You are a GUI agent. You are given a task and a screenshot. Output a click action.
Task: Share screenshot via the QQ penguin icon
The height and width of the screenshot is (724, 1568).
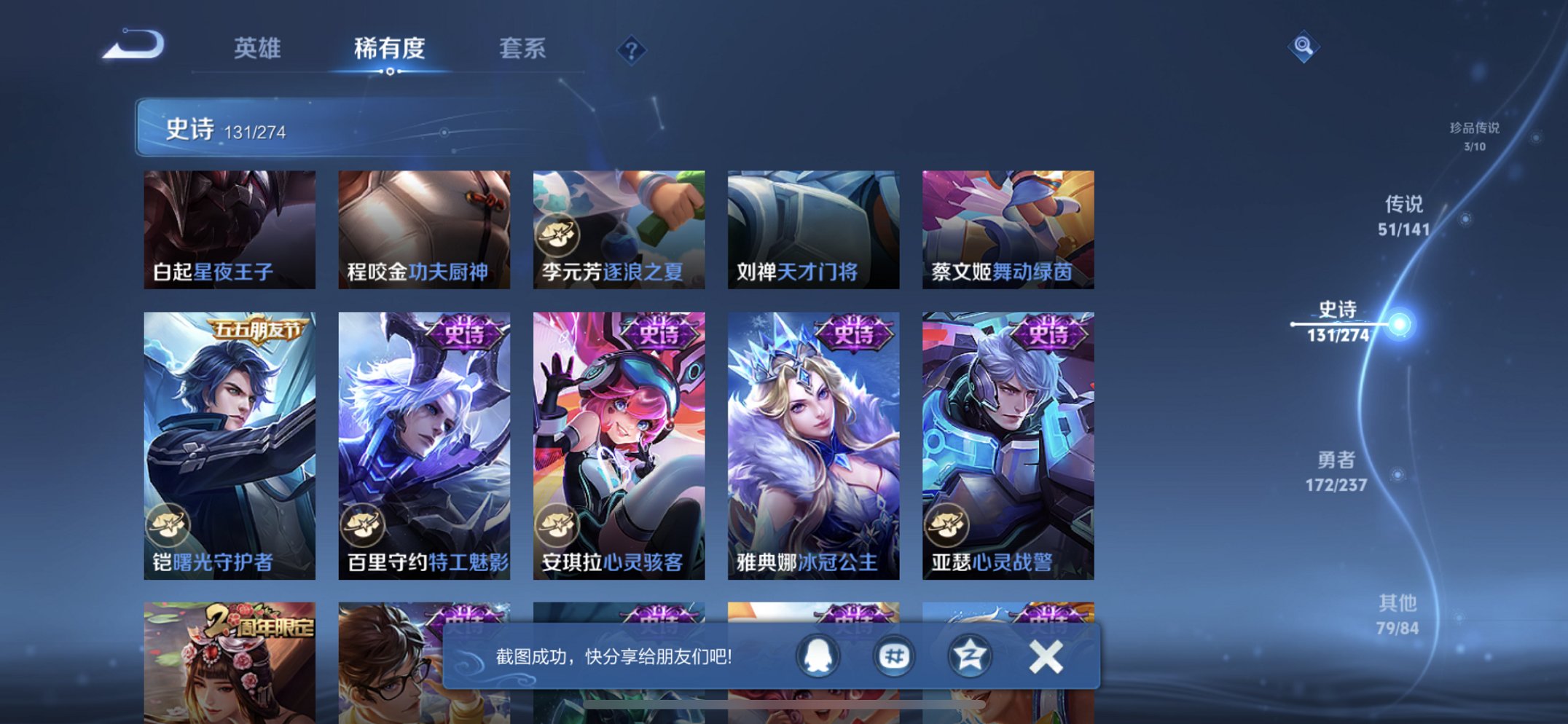[817, 656]
